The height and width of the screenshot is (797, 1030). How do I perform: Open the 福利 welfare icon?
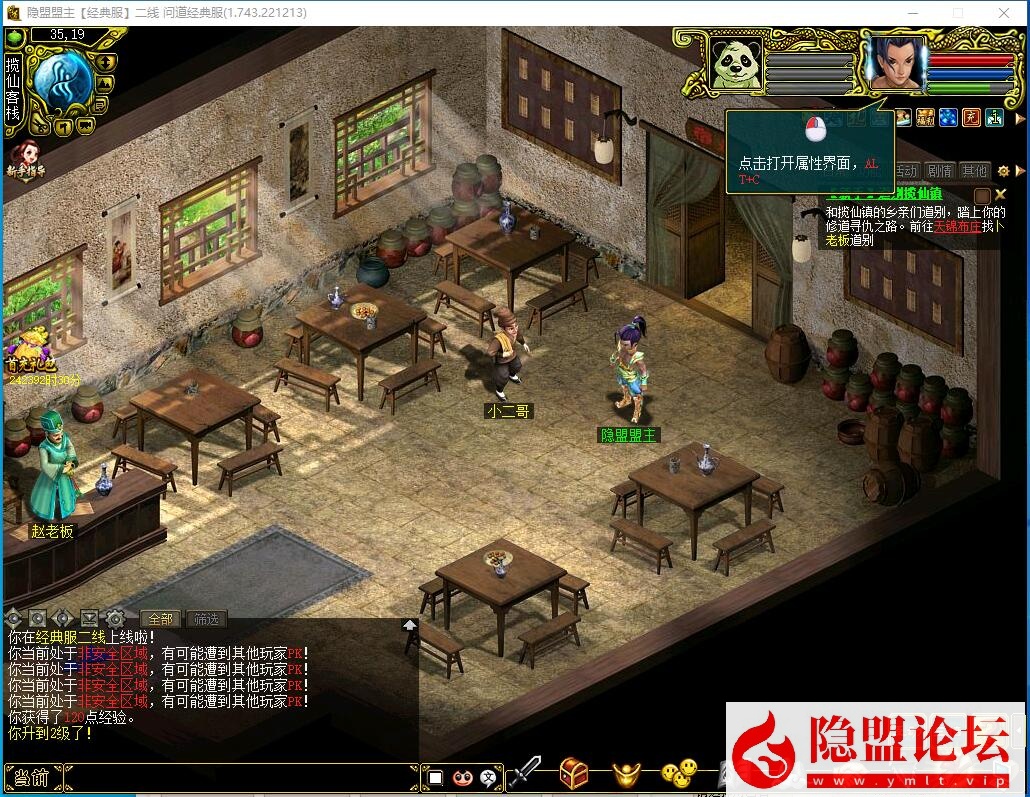pos(926,118)
